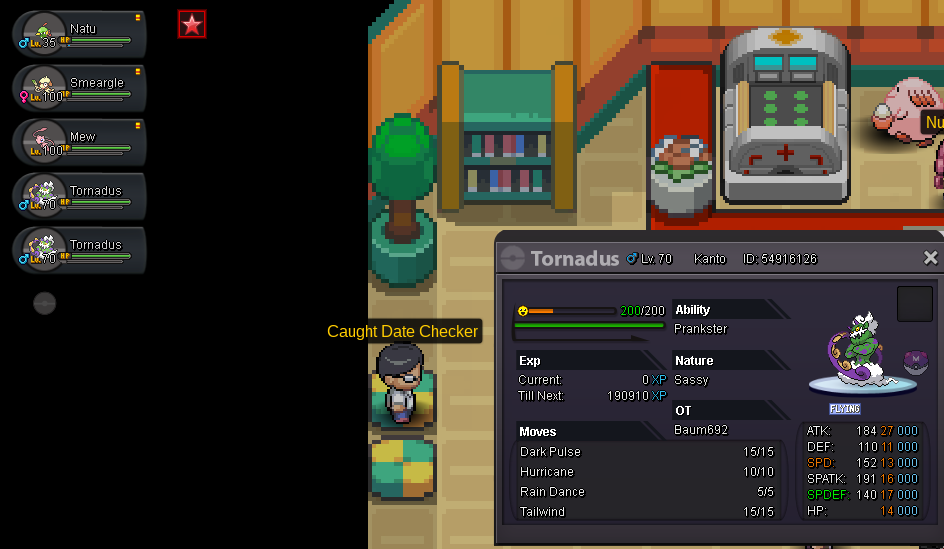Click the empty held item slot
Viewport: 944px width, 549px height.
coord(914,304)
